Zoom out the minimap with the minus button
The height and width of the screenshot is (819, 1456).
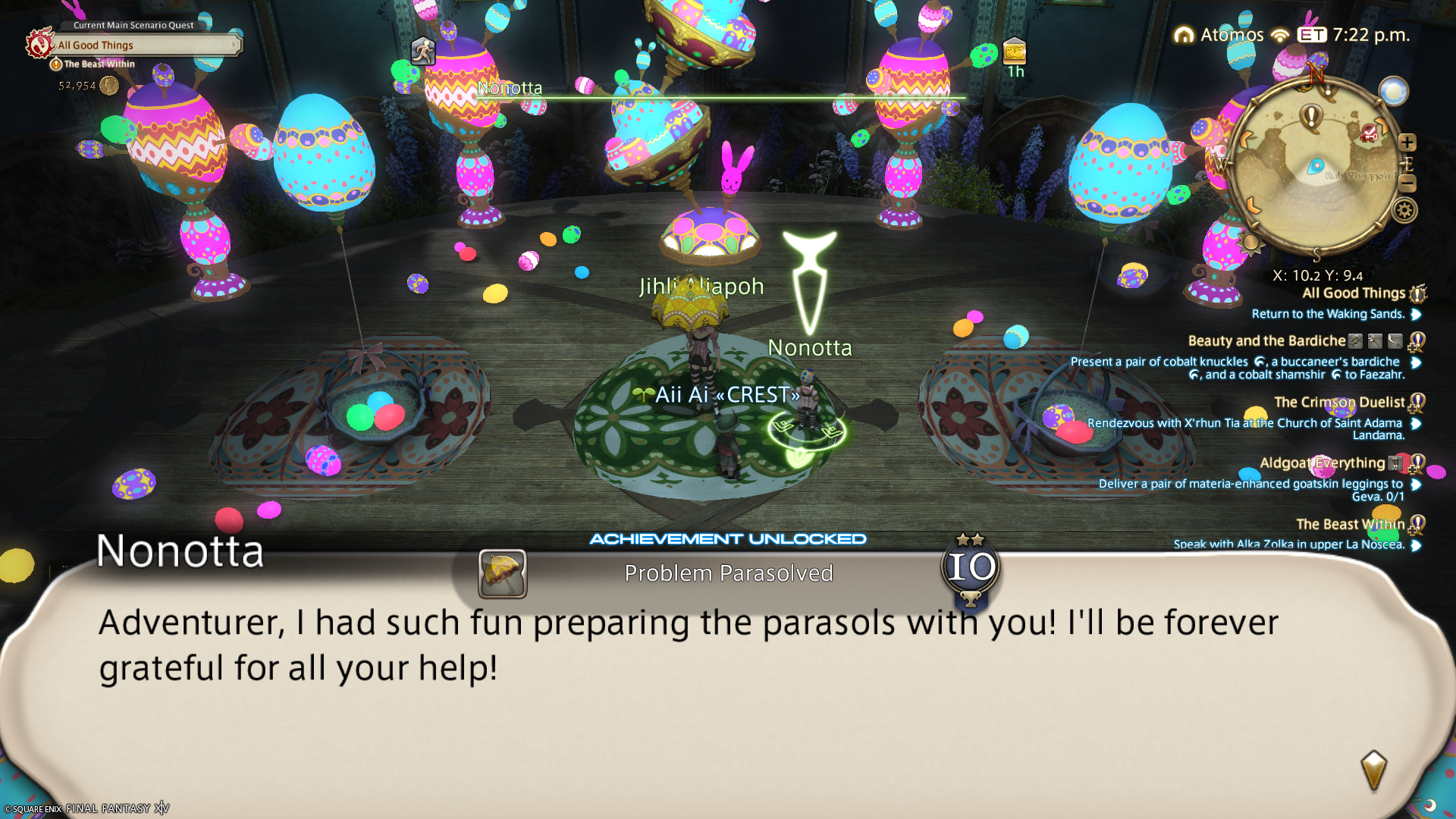point(1407,183)
